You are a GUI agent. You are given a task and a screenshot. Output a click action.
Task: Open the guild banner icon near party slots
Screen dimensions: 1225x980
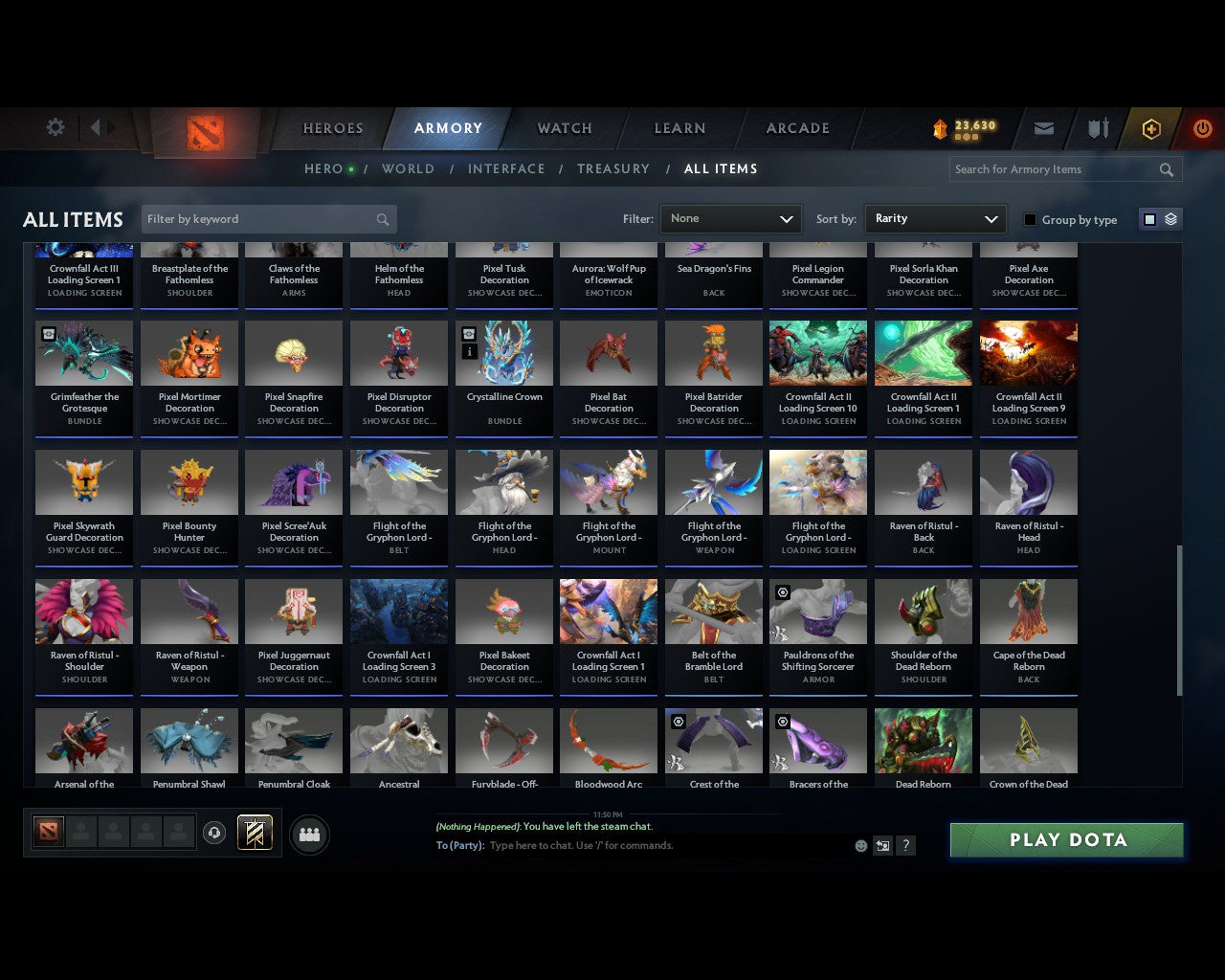click(x=255, y=833)
